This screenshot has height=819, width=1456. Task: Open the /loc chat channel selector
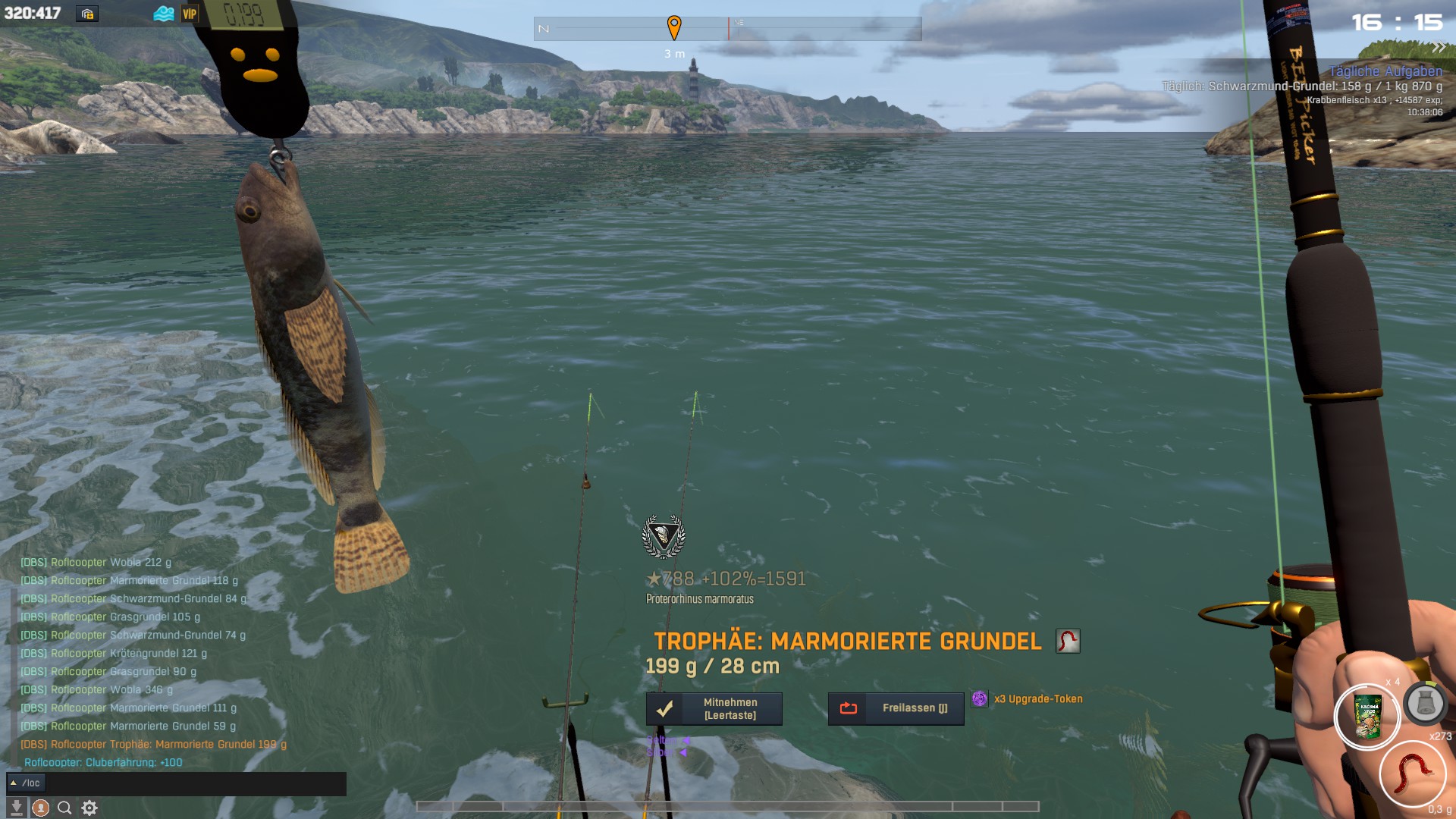[x=26, y=783]
